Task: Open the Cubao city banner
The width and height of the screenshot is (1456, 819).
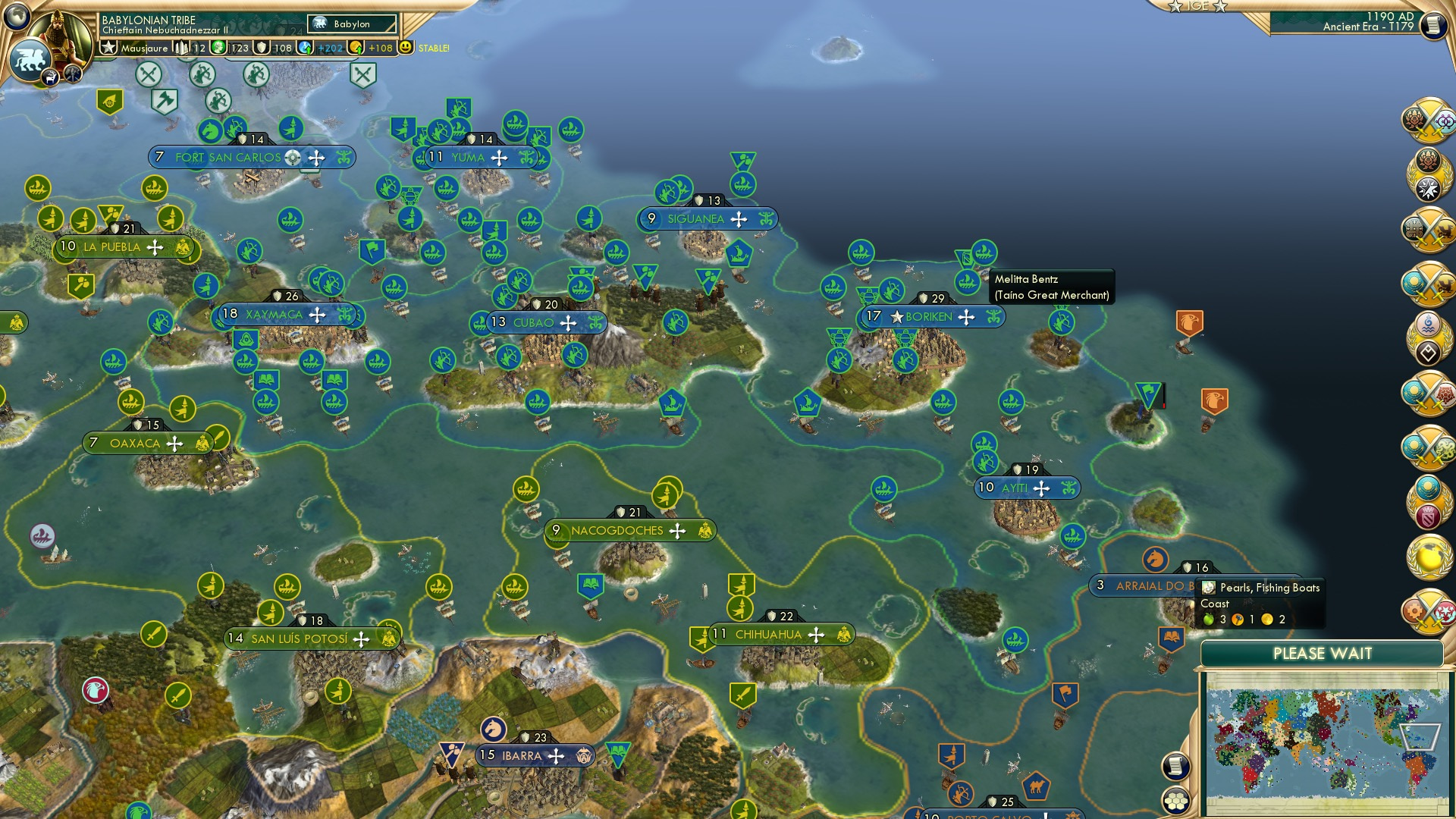Action: click(x=533, y=323)
